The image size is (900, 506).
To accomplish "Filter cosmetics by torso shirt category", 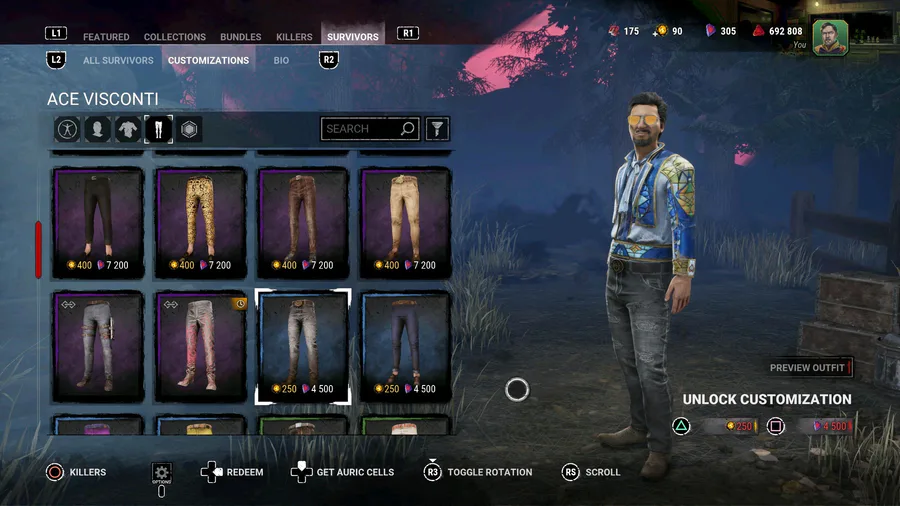I will [x=128, y=129].
